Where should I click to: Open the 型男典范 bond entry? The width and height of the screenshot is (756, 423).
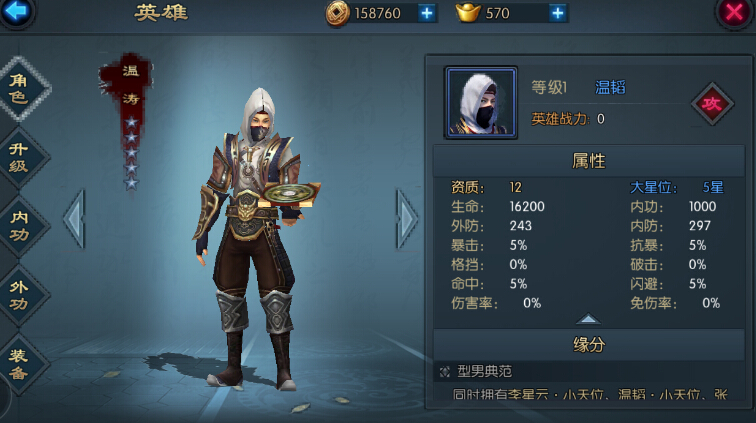(485, 371)
